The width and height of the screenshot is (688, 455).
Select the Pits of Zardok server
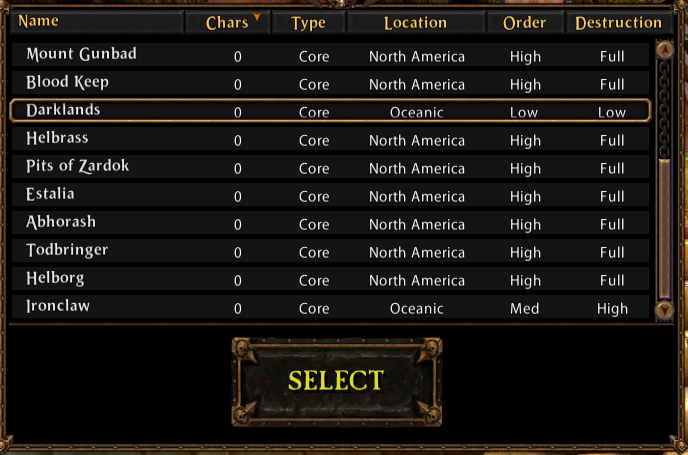[330, 168]
